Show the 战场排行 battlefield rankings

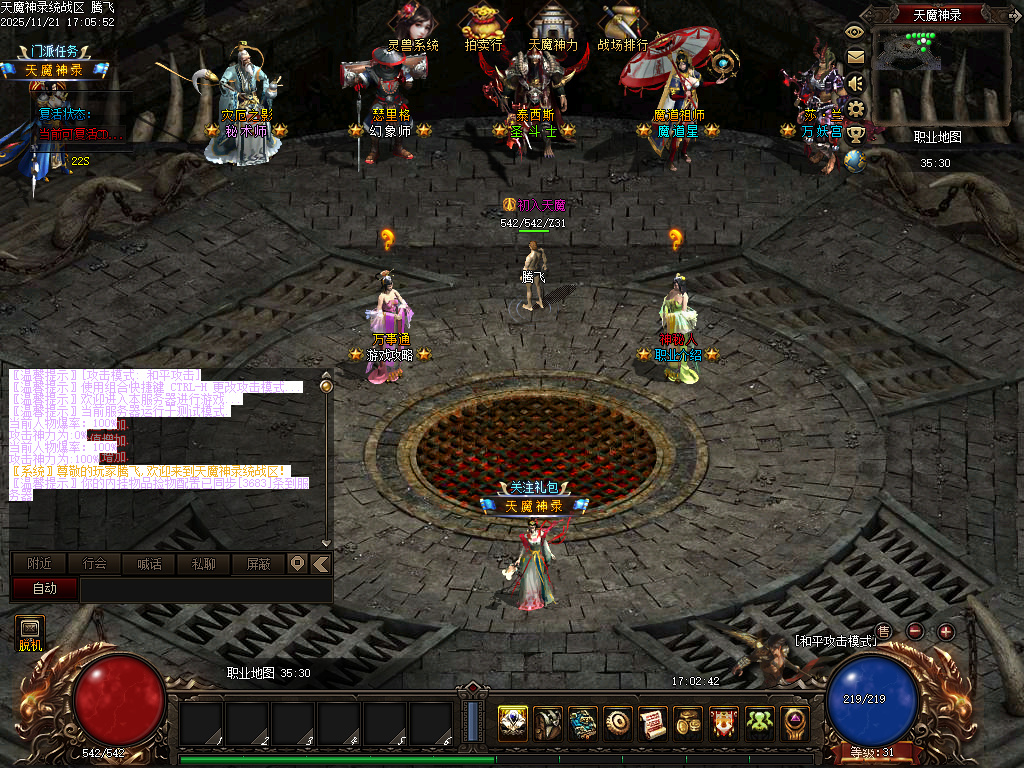pyautogui.click(x=623, y=26)
